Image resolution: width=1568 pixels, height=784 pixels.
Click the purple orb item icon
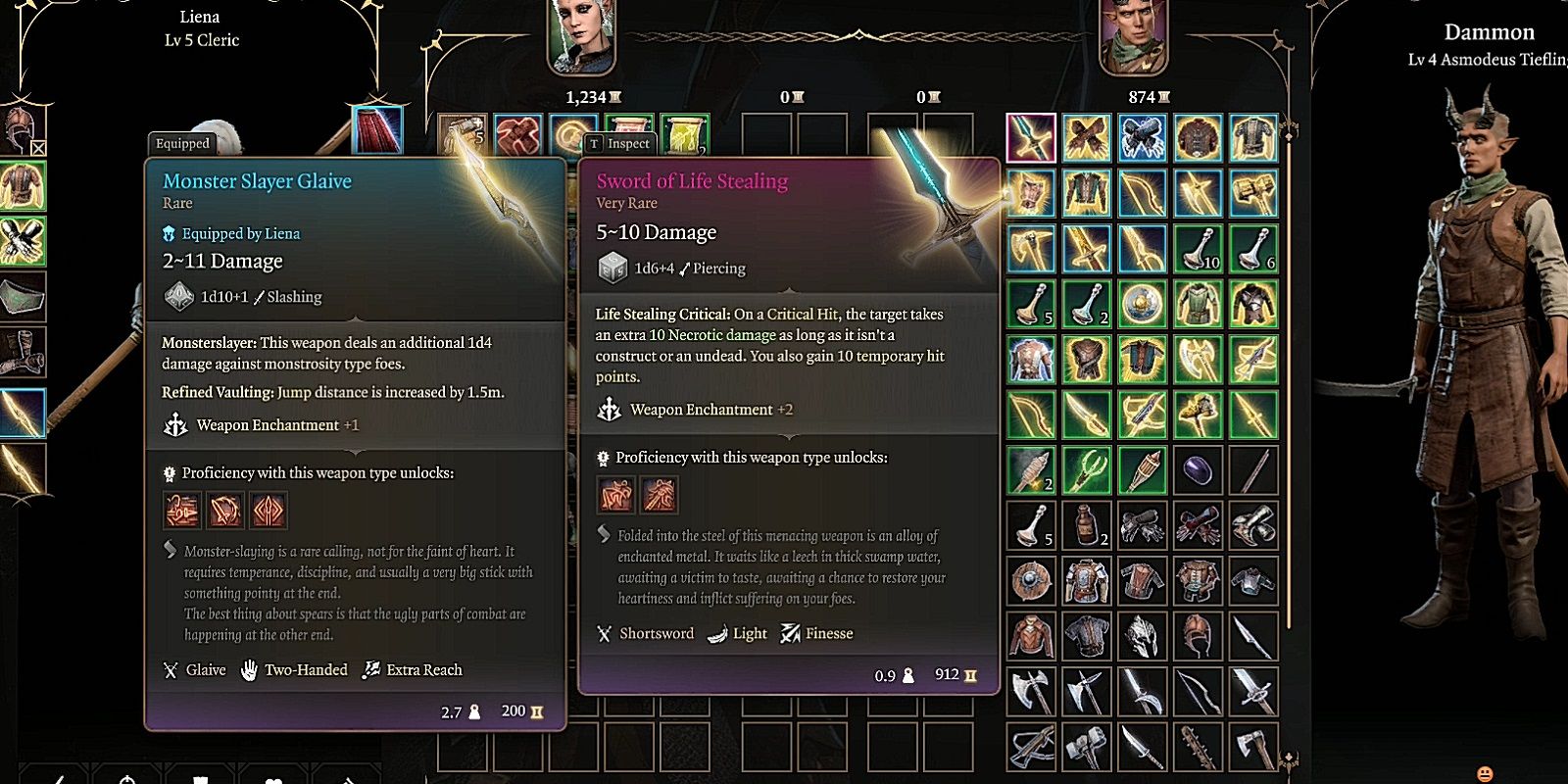pyautogui.click(x=1198, y=468)
